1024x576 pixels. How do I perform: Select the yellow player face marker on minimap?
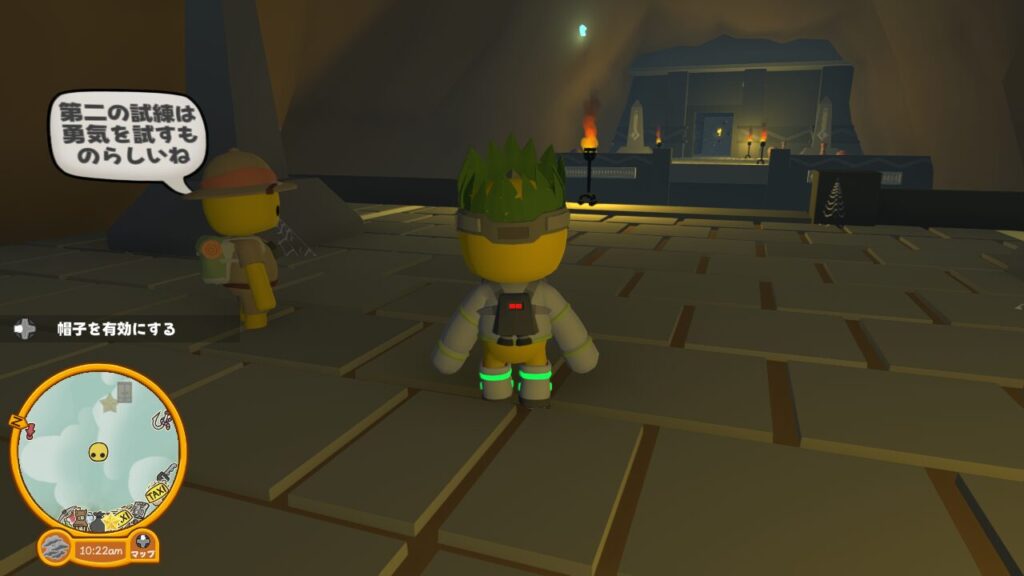click(98, 453)
